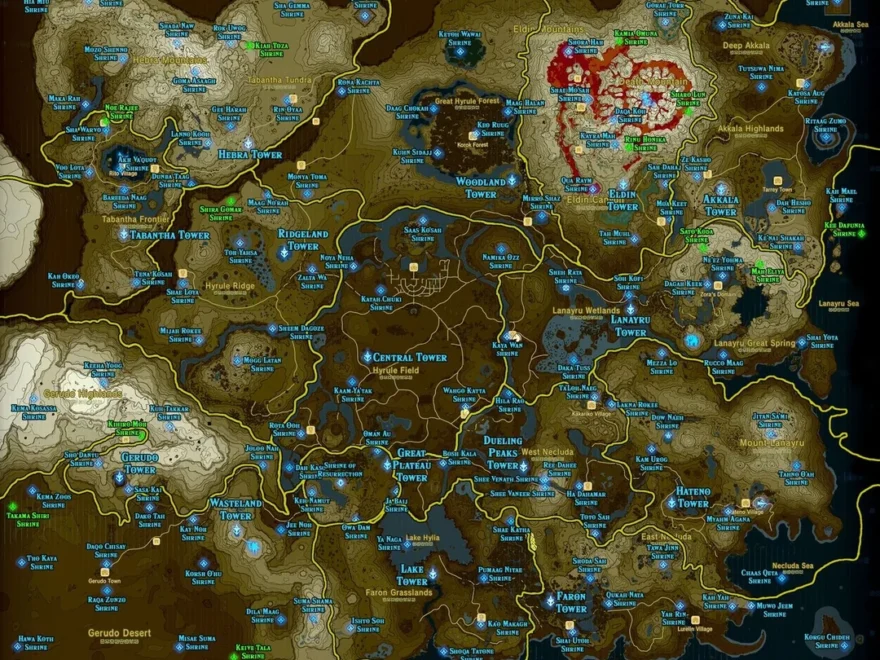Click the Ridgeland Tower map marker
The width and height of the screenshot is (880, 660).
pos(285,254)
